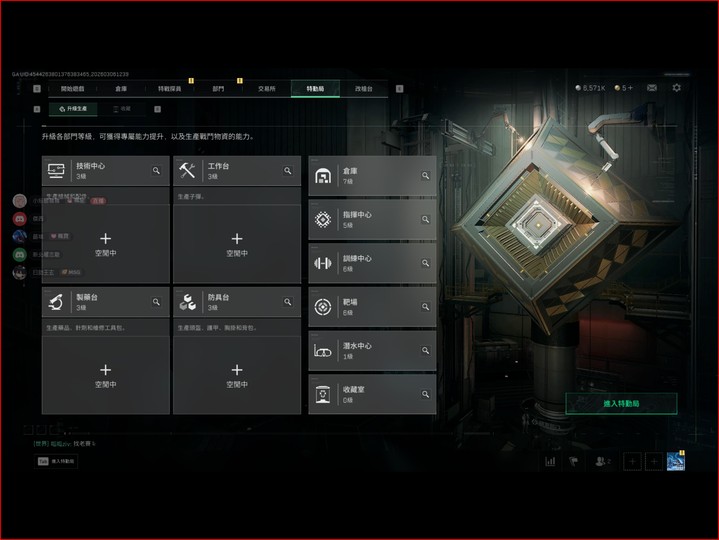Viewport: 719px width, 540px height.
Task: Add production at 技術中心 empty slot
Action: point(106,243)
